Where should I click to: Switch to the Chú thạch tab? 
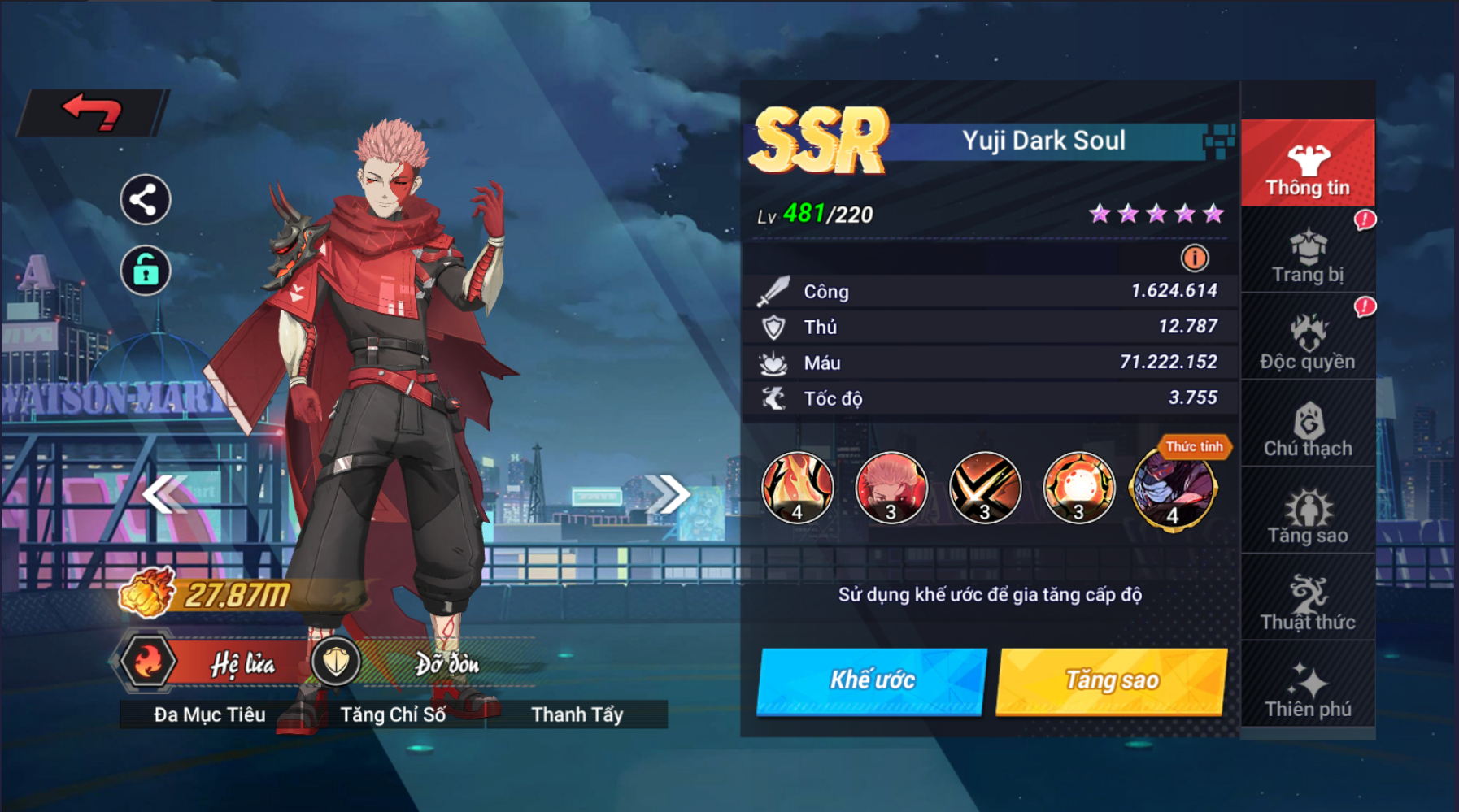pyautogui.click(x=1307, y=429)
